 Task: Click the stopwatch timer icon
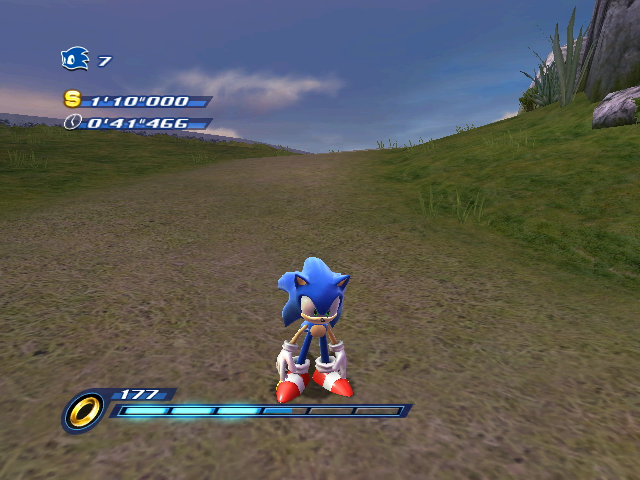tap(72, 122)
